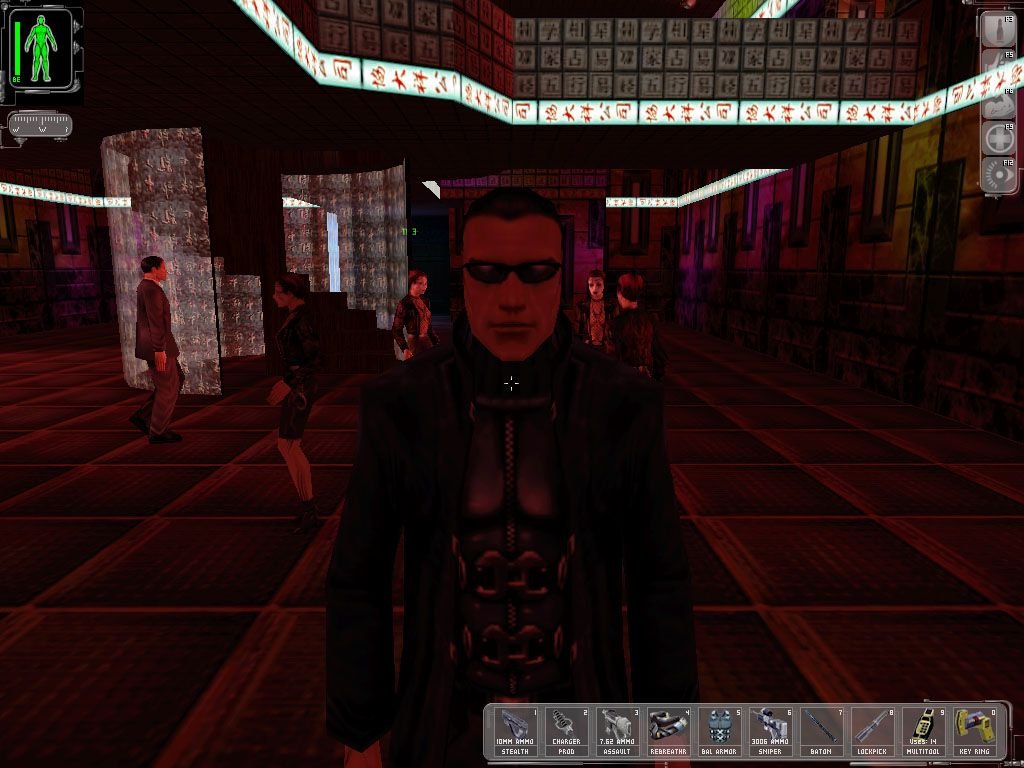Activate the Rebreather item slot
Viewport: 1024px width, 768px height.
point(669,730)
